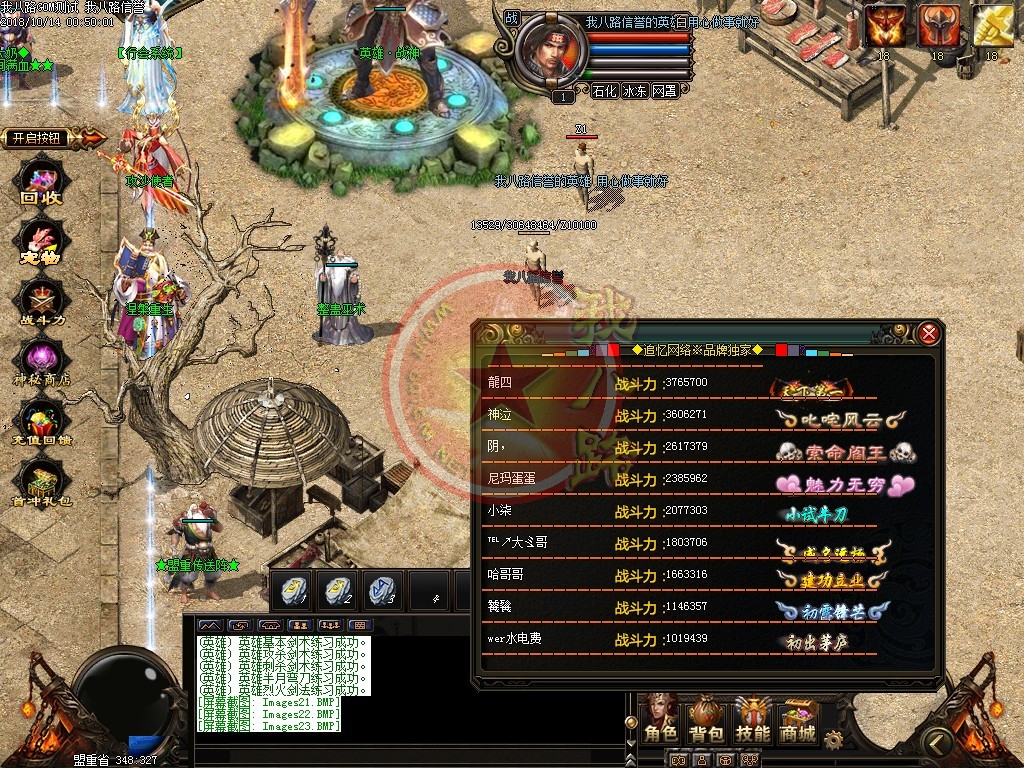Viewport: 1024px width, 768px height.
Task: Open the 技能 skills panel
Action: [752, 720]
